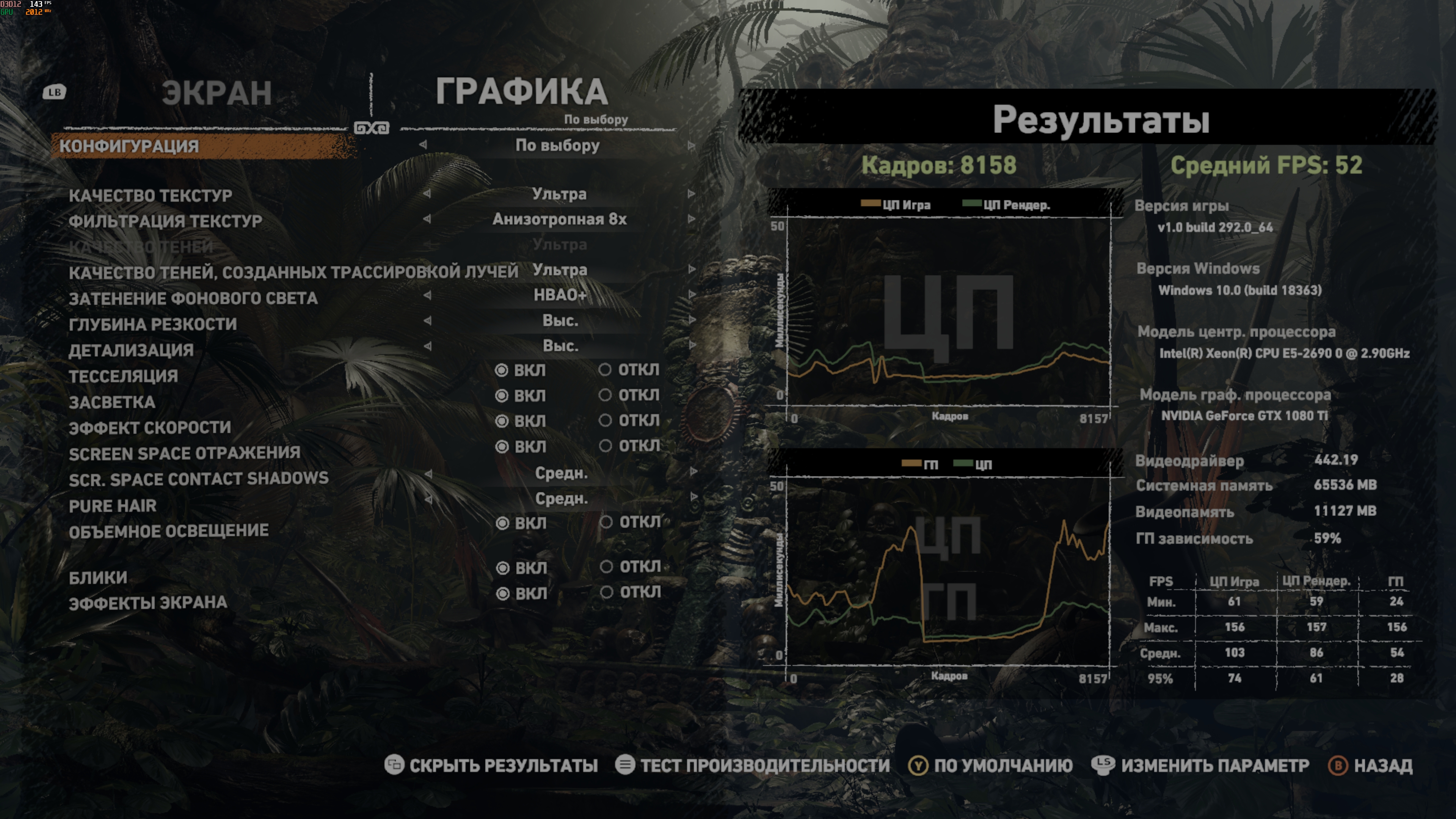Disable ЭФФЕКТ СКОРОСТИ via ОТКЛ
This screenshot has width=1456, height=819.
click(606, 420)
